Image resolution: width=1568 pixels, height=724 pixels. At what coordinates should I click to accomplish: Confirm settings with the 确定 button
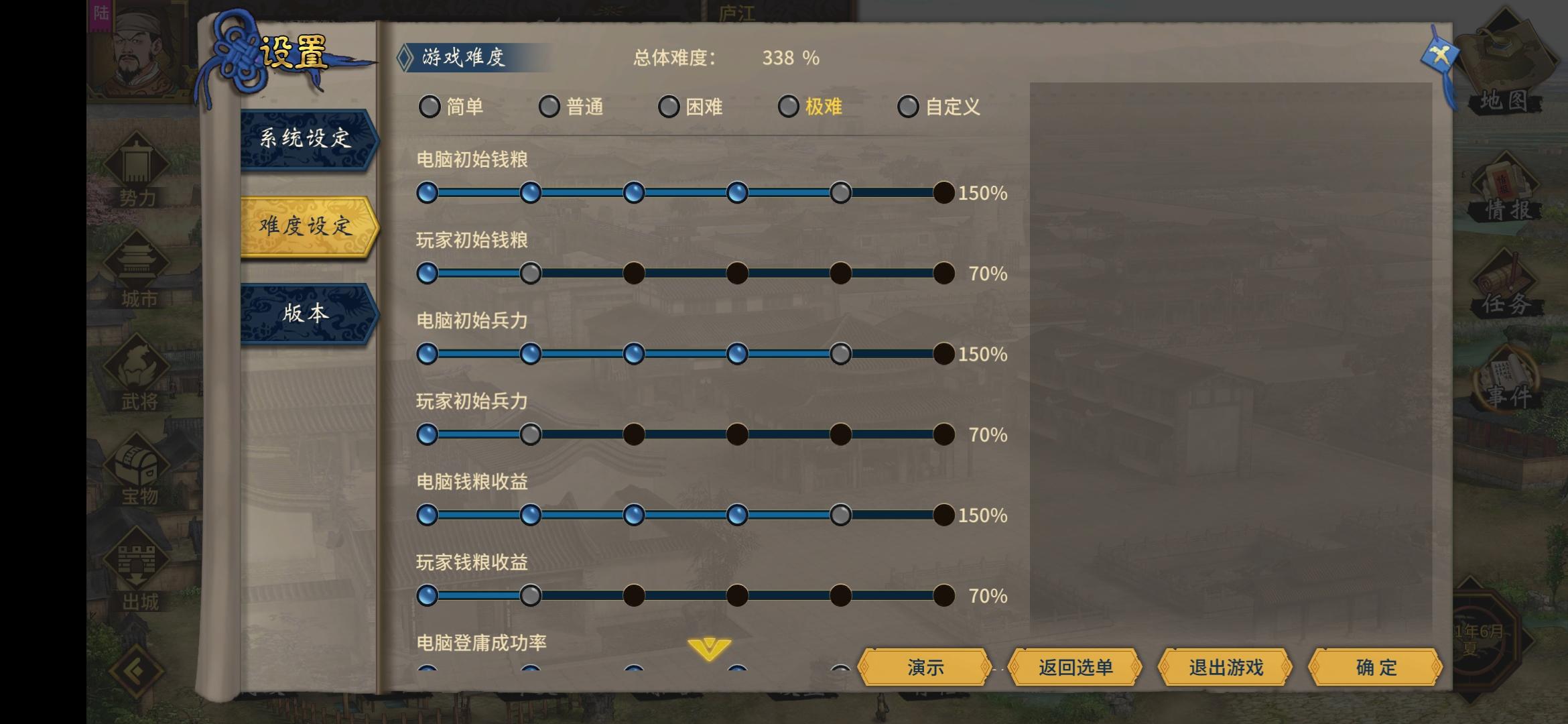coord(1377,668)
